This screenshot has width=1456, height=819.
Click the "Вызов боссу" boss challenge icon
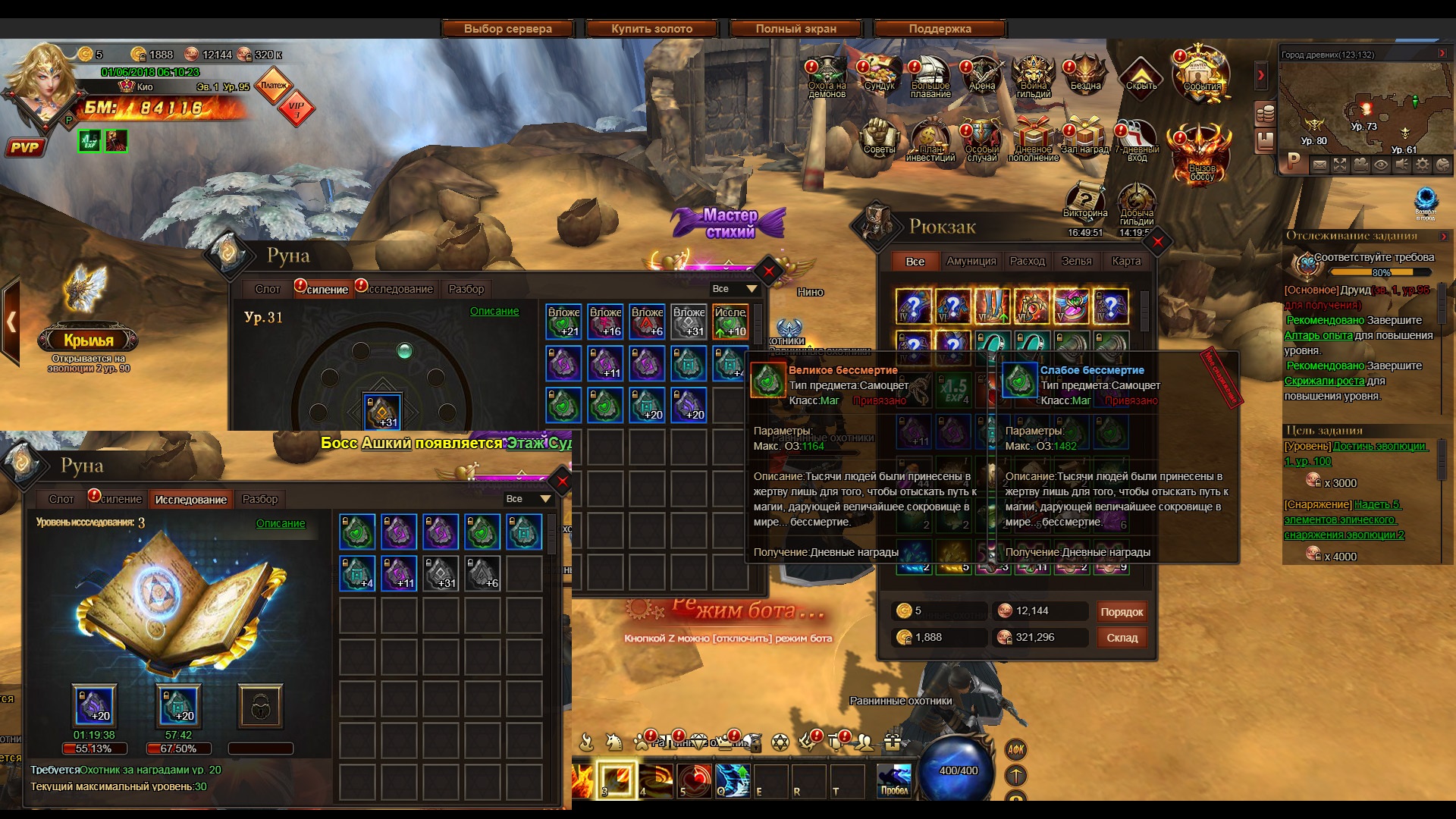(1201, 155)
